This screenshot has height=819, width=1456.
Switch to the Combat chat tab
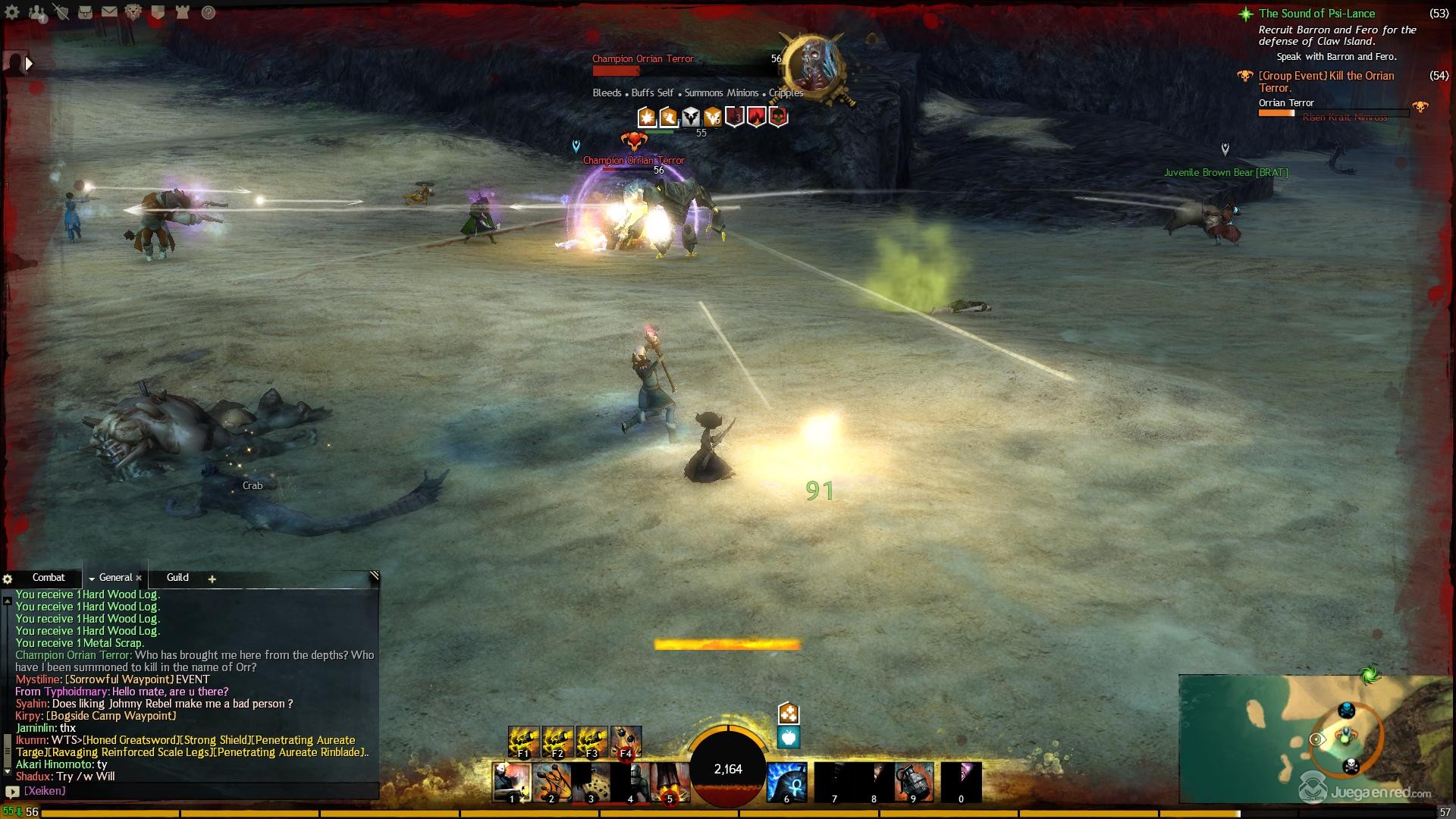click(x=49, y=578)
